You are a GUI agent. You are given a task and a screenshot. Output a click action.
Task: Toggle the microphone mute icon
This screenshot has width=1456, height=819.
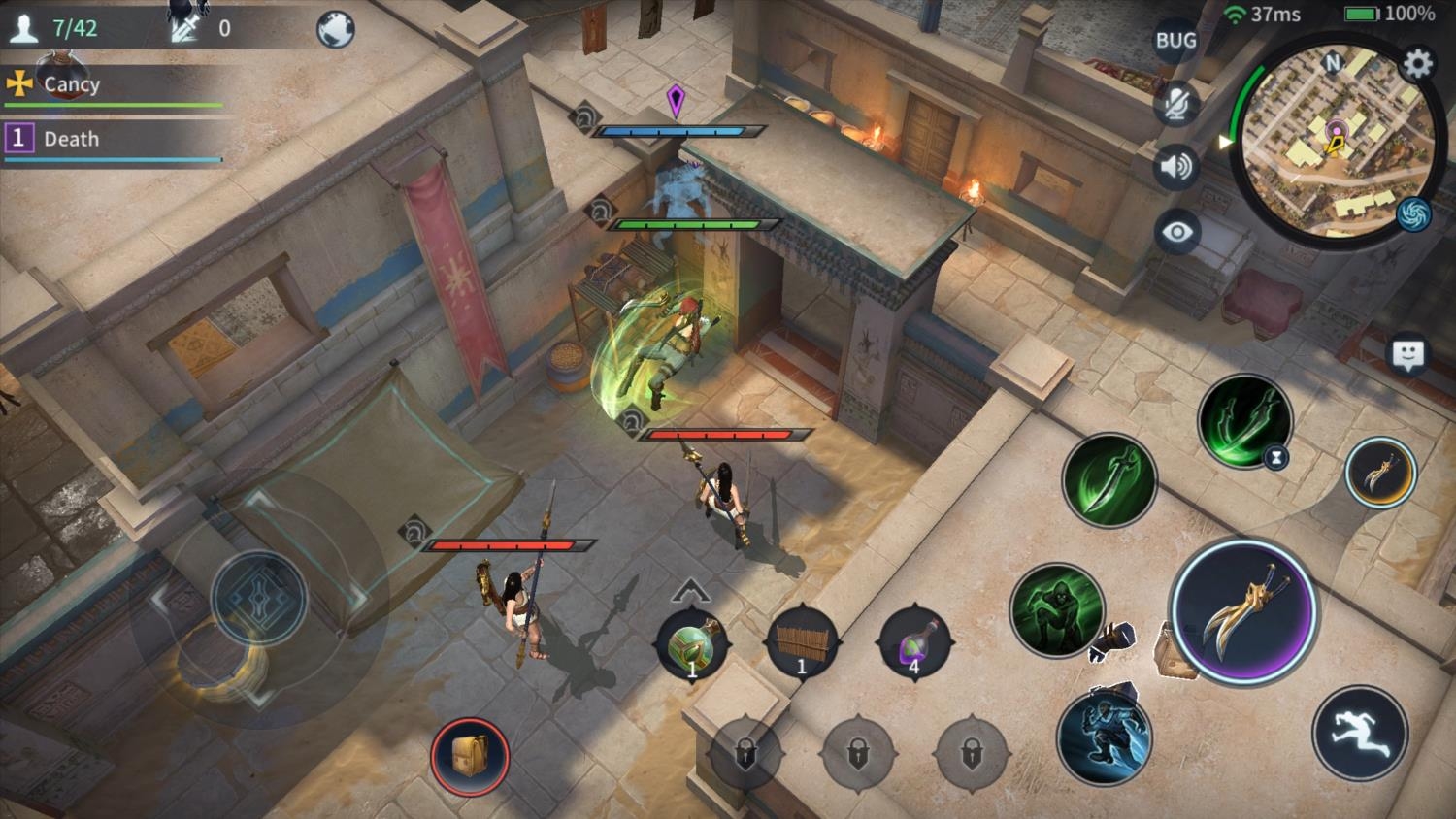click(1176, 104)
